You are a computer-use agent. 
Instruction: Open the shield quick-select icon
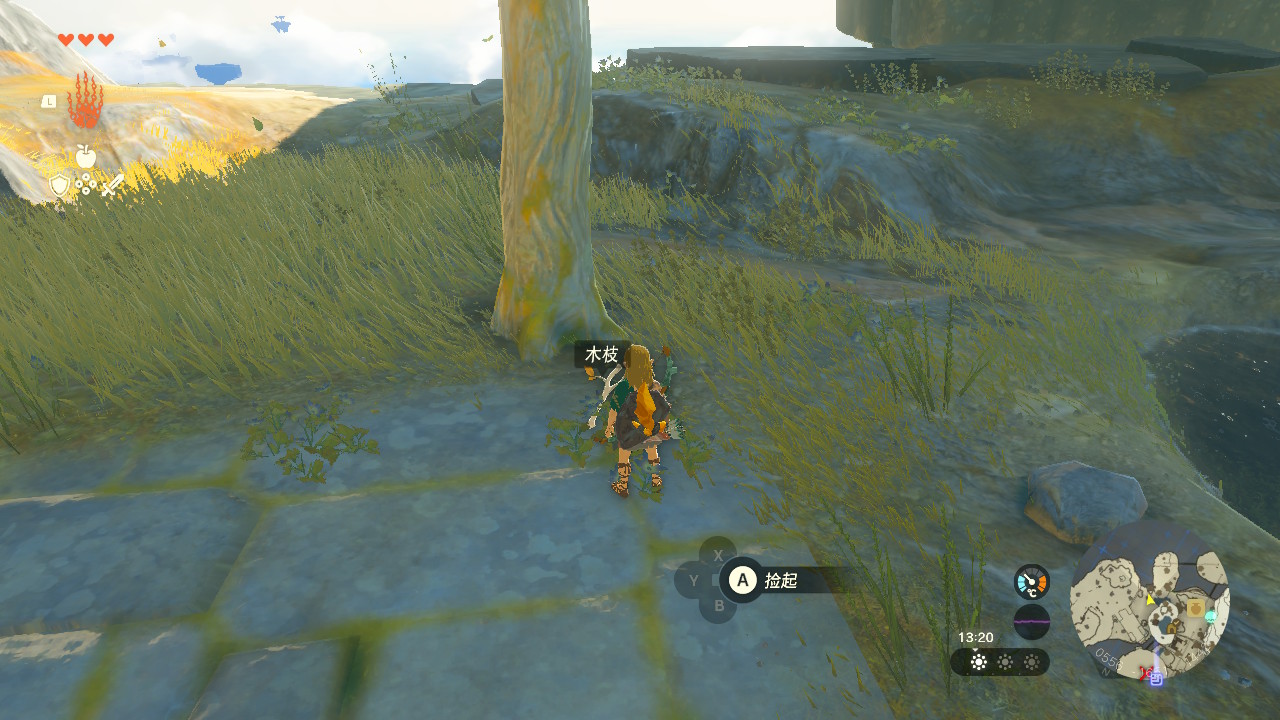(60, 185)
